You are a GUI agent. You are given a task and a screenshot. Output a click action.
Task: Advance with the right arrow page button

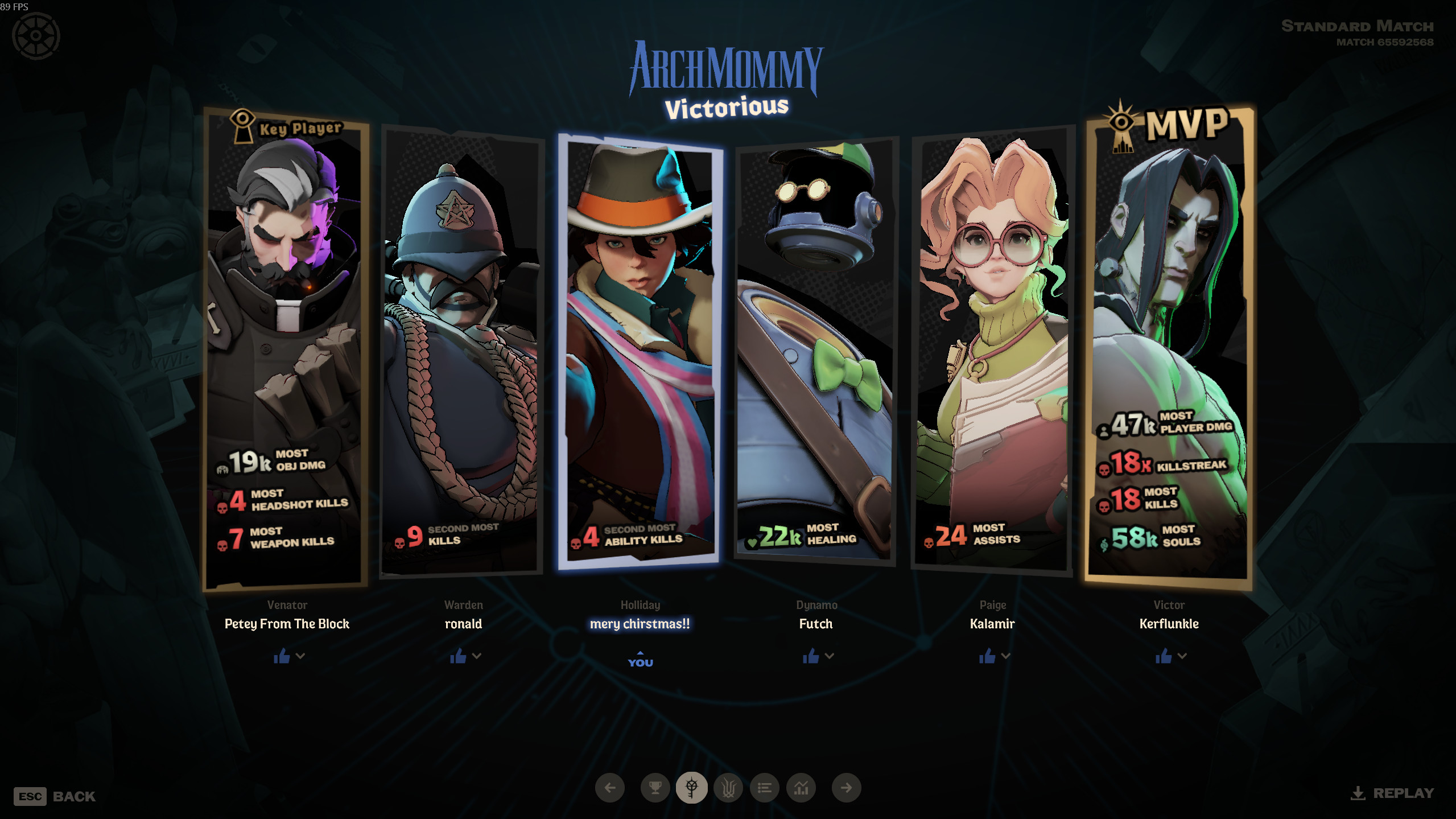click(846, 788)
